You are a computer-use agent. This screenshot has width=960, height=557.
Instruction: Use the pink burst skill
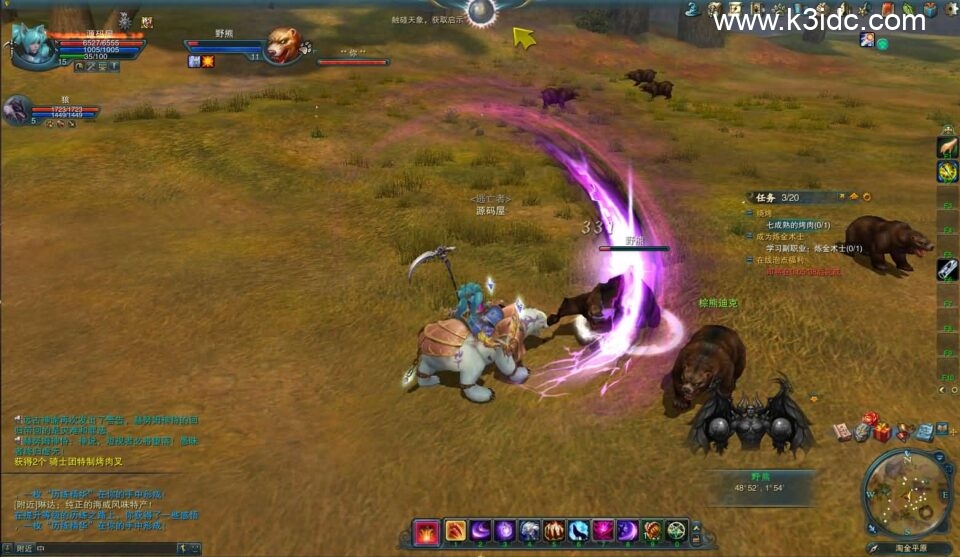[603, 531]
